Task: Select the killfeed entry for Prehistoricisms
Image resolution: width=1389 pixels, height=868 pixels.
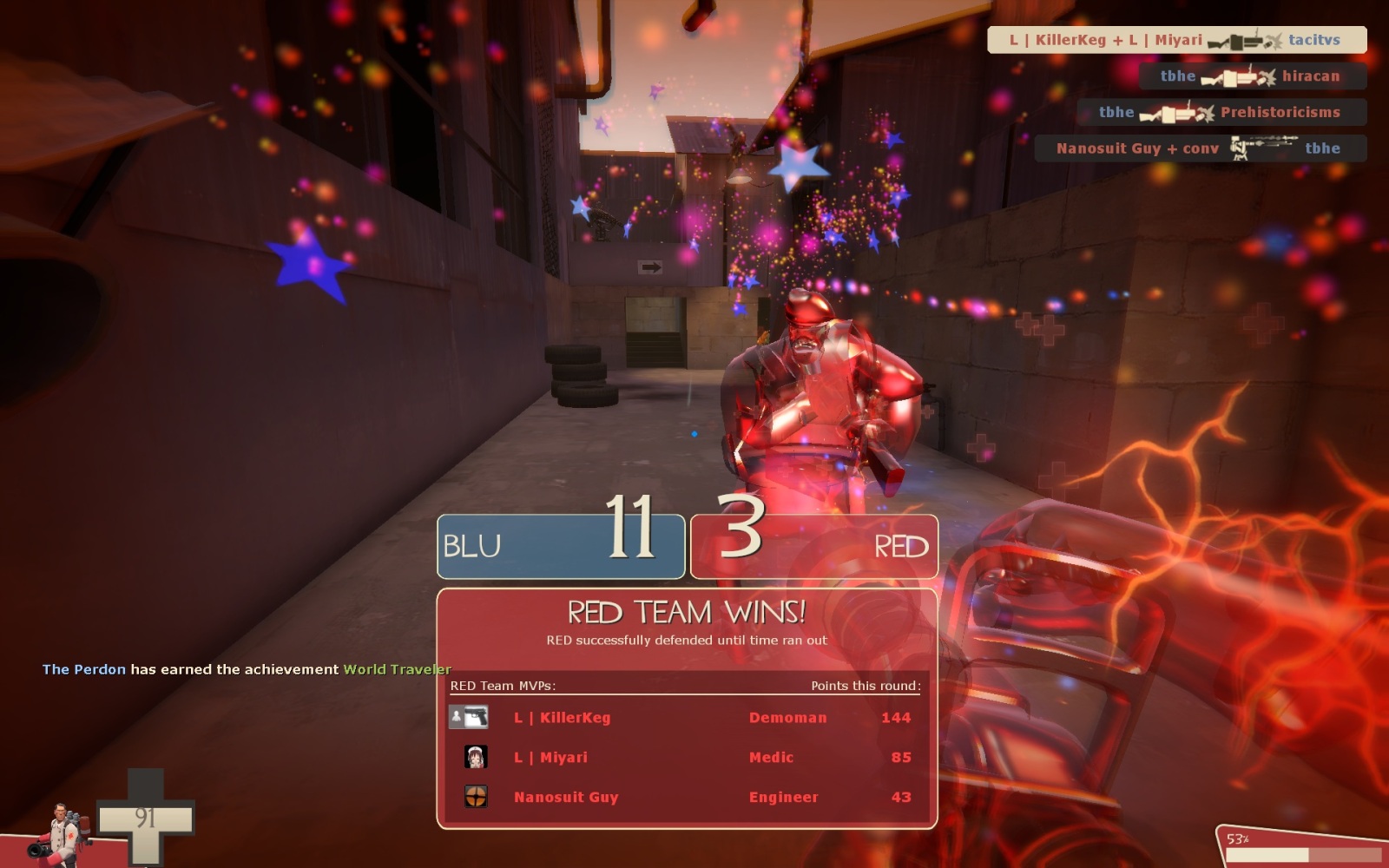Action: click(x=1221, y=112)
